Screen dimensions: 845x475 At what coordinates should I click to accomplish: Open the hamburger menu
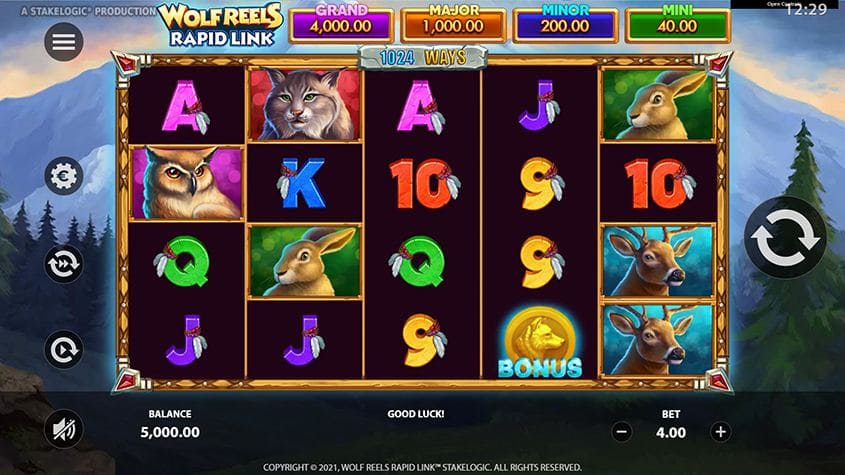tap(64, 42)
